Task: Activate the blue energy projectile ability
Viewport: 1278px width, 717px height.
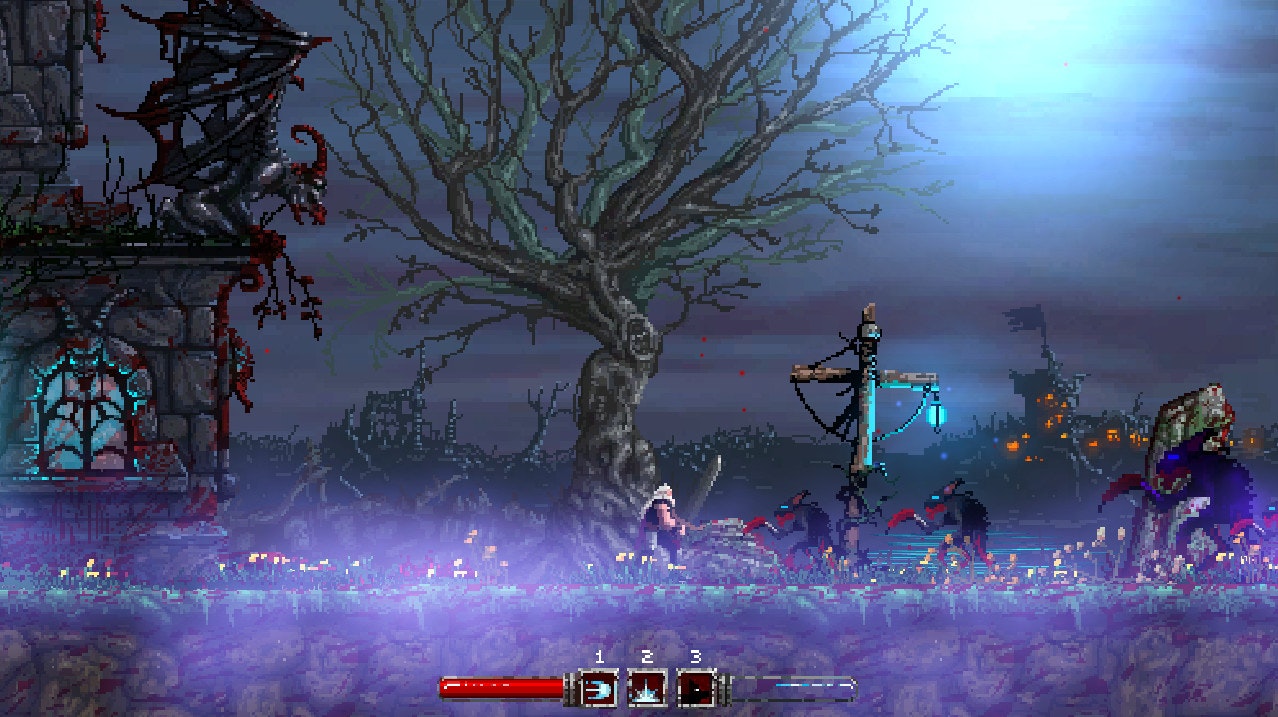Action: pyautogui.click(x=599, y=689)
